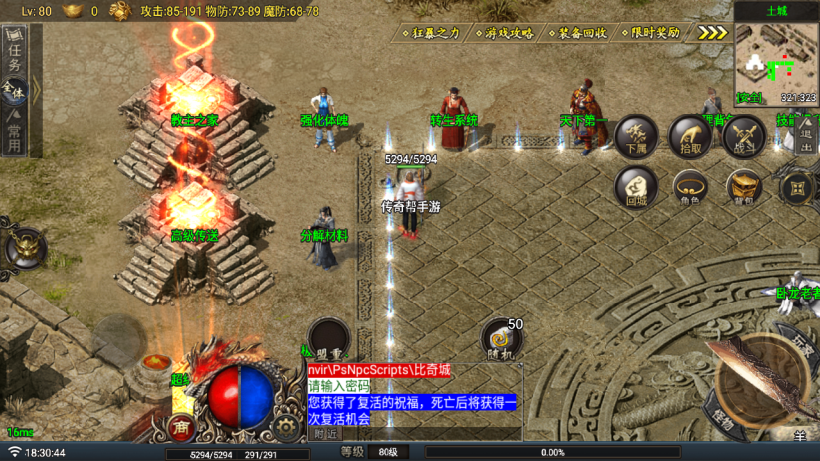
Task: Switch to the 常用 tab
Action: tap(14, 134)
